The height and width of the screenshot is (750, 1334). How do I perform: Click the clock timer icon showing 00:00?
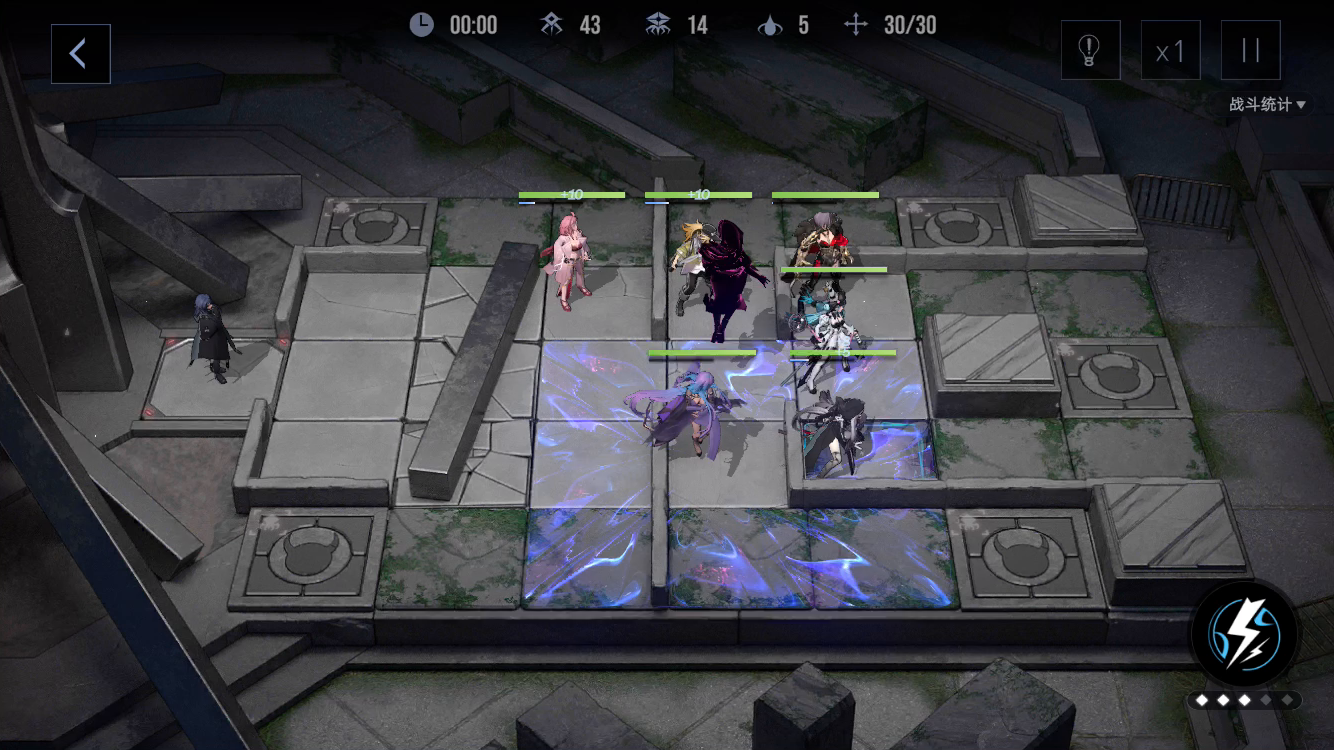tap(421, 24)
